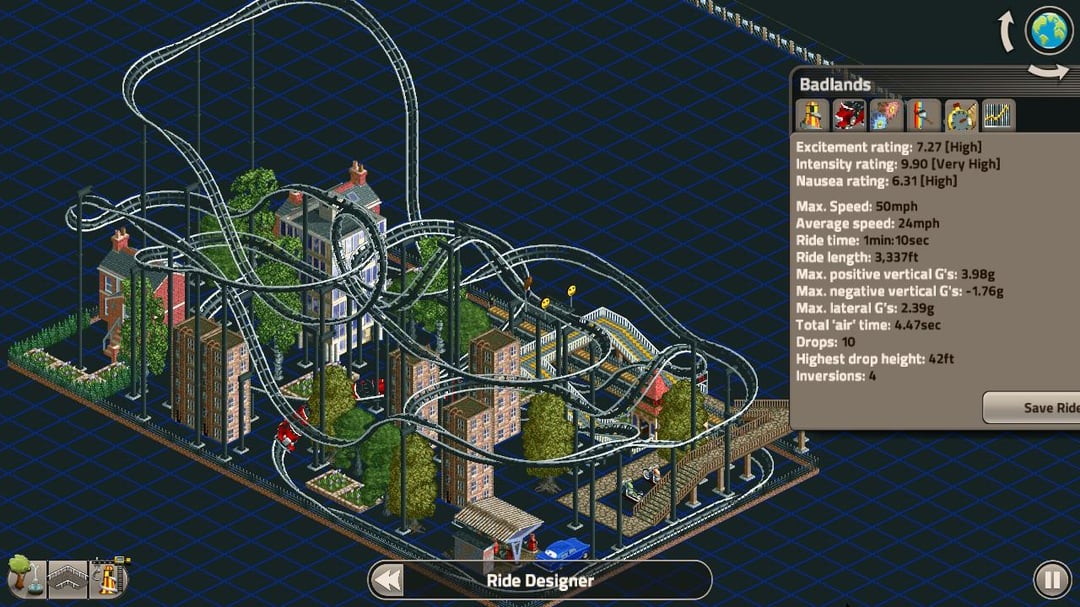
Task: Open the rainbow paintbrush colour tab
Action: click(x=923, y=115)
